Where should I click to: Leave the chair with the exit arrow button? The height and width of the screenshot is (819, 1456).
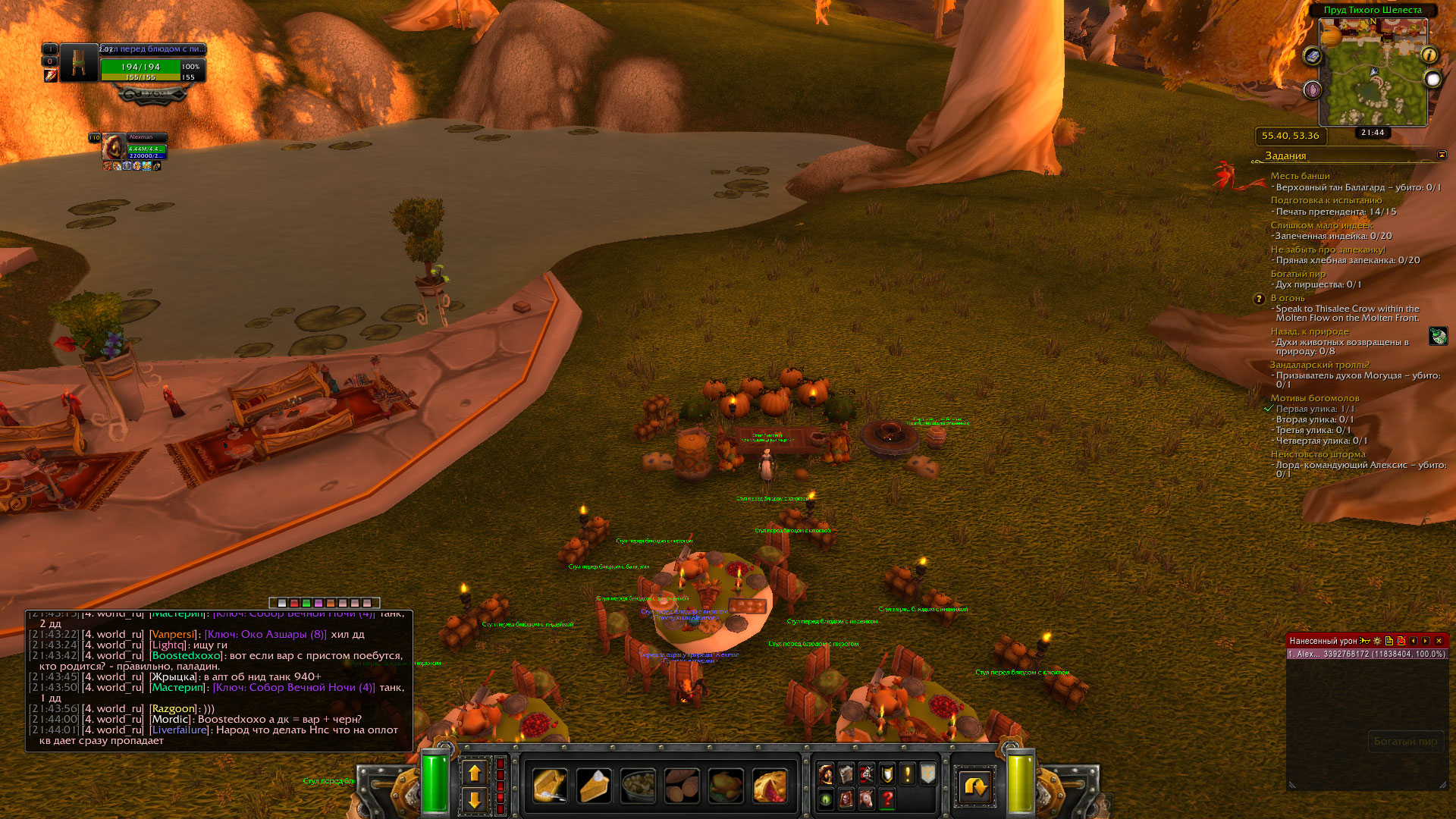pos(974,786)
